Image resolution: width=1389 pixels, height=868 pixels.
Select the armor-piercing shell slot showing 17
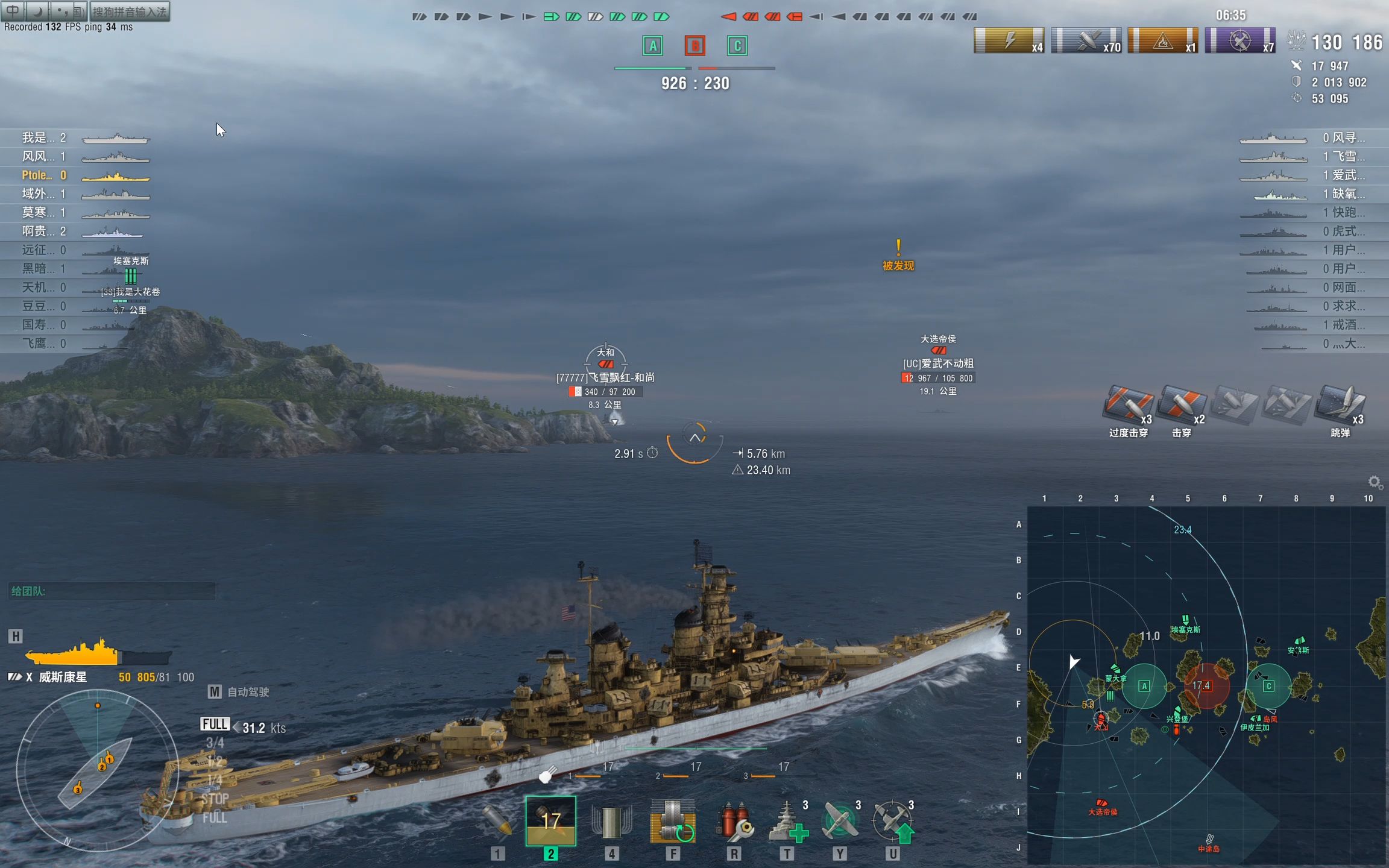(x=550, y=821)
